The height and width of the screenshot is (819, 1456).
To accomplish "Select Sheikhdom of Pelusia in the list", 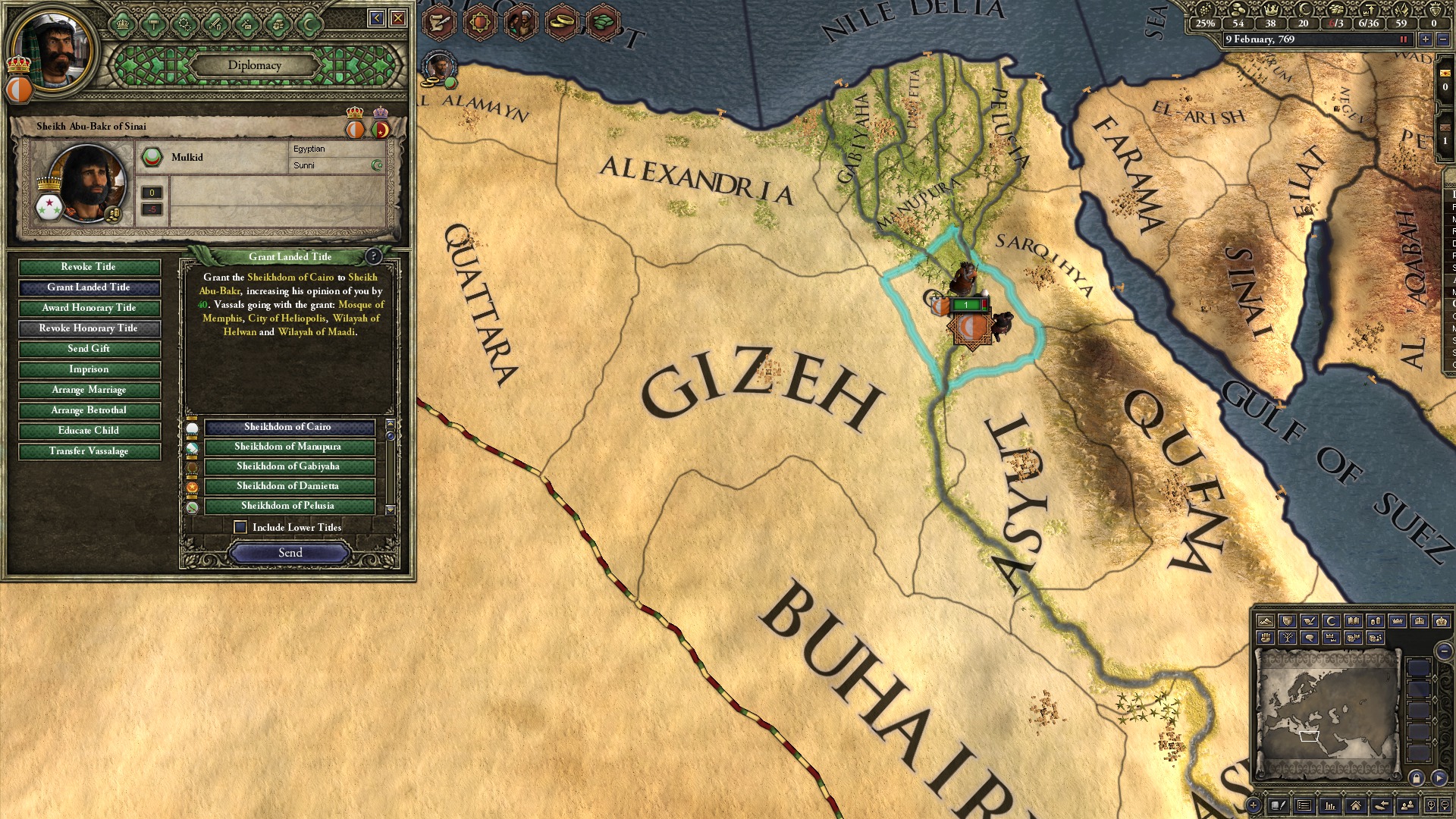I will click(288, 506).
